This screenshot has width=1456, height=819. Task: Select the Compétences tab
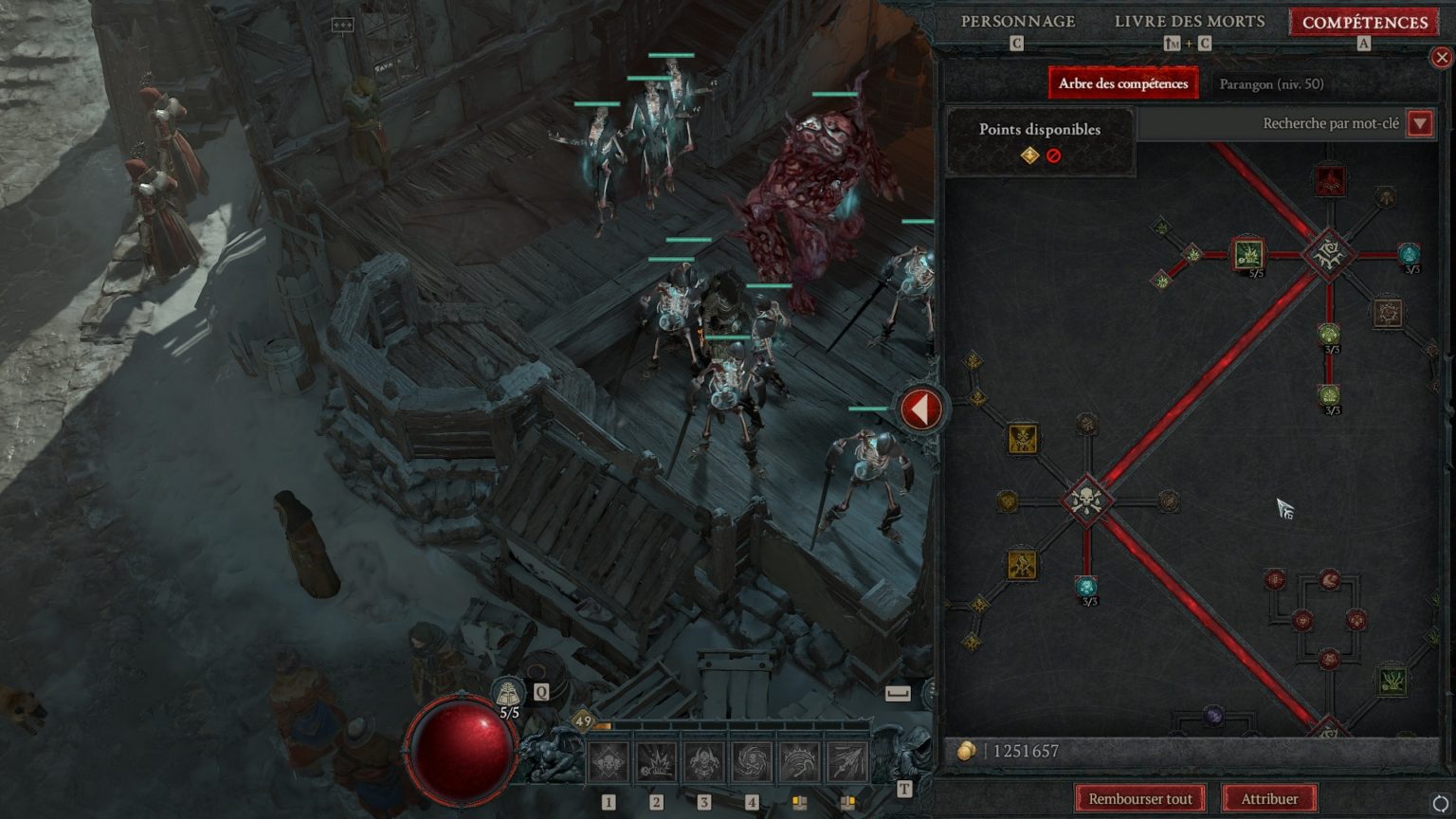pos(1364,22)
